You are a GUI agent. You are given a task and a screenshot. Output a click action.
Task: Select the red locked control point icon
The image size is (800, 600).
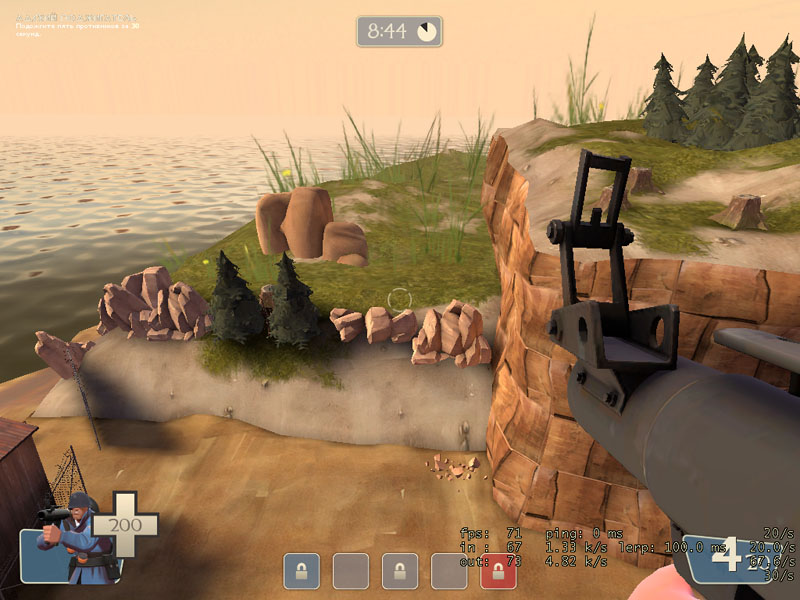coord(498,571)
